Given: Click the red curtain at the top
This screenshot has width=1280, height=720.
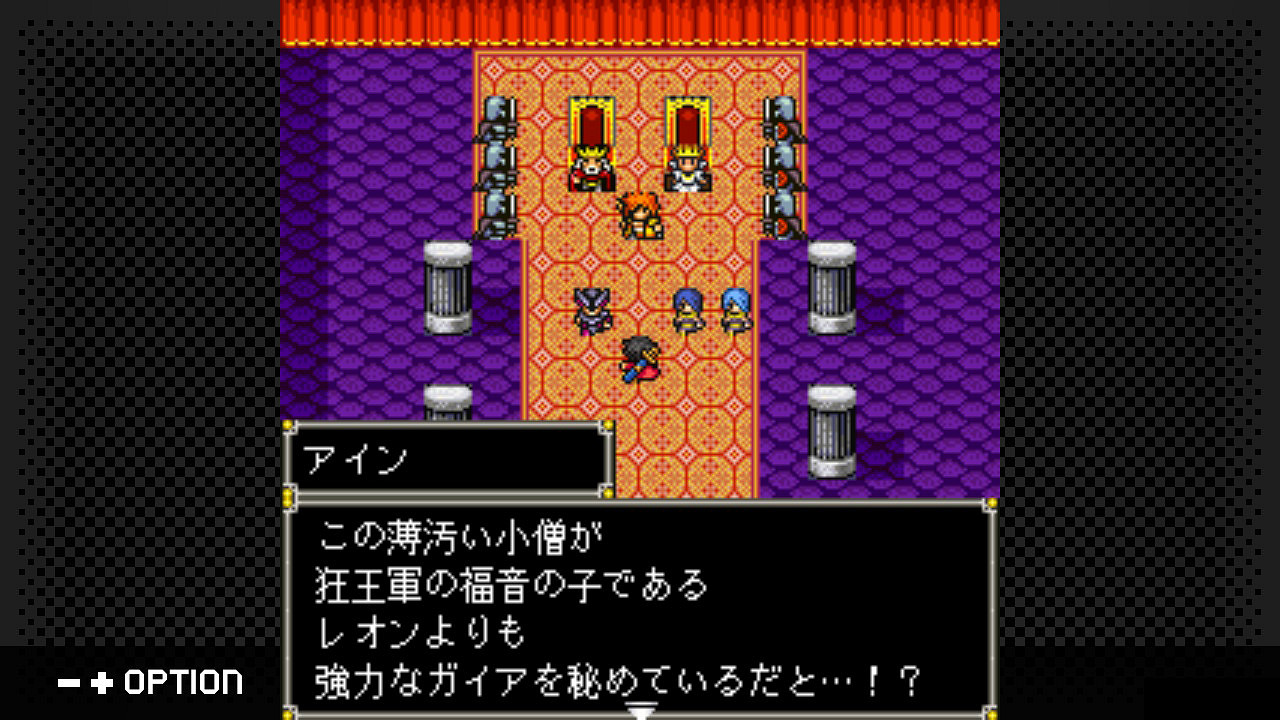Looking at the screenshot, I should tap(640, 20).
